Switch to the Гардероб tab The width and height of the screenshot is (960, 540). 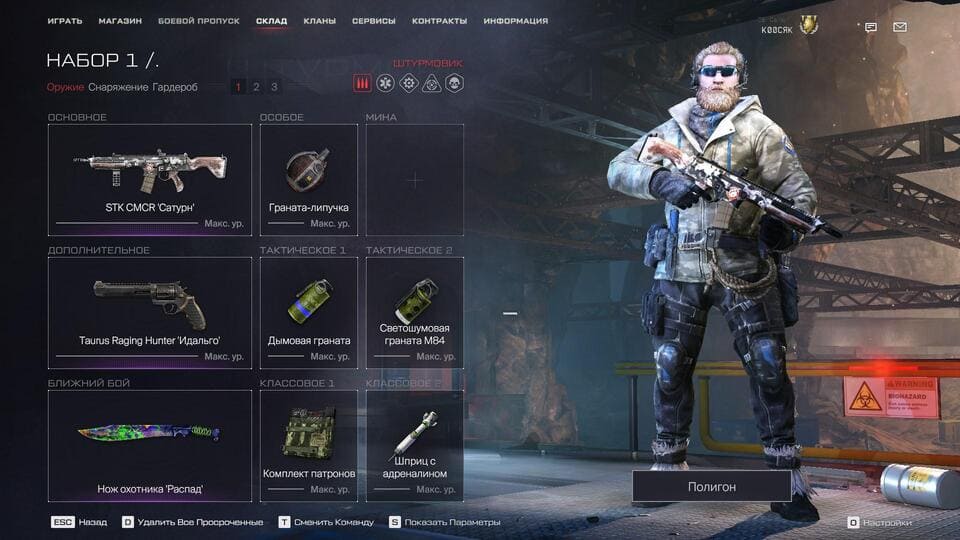coord(175,87)
